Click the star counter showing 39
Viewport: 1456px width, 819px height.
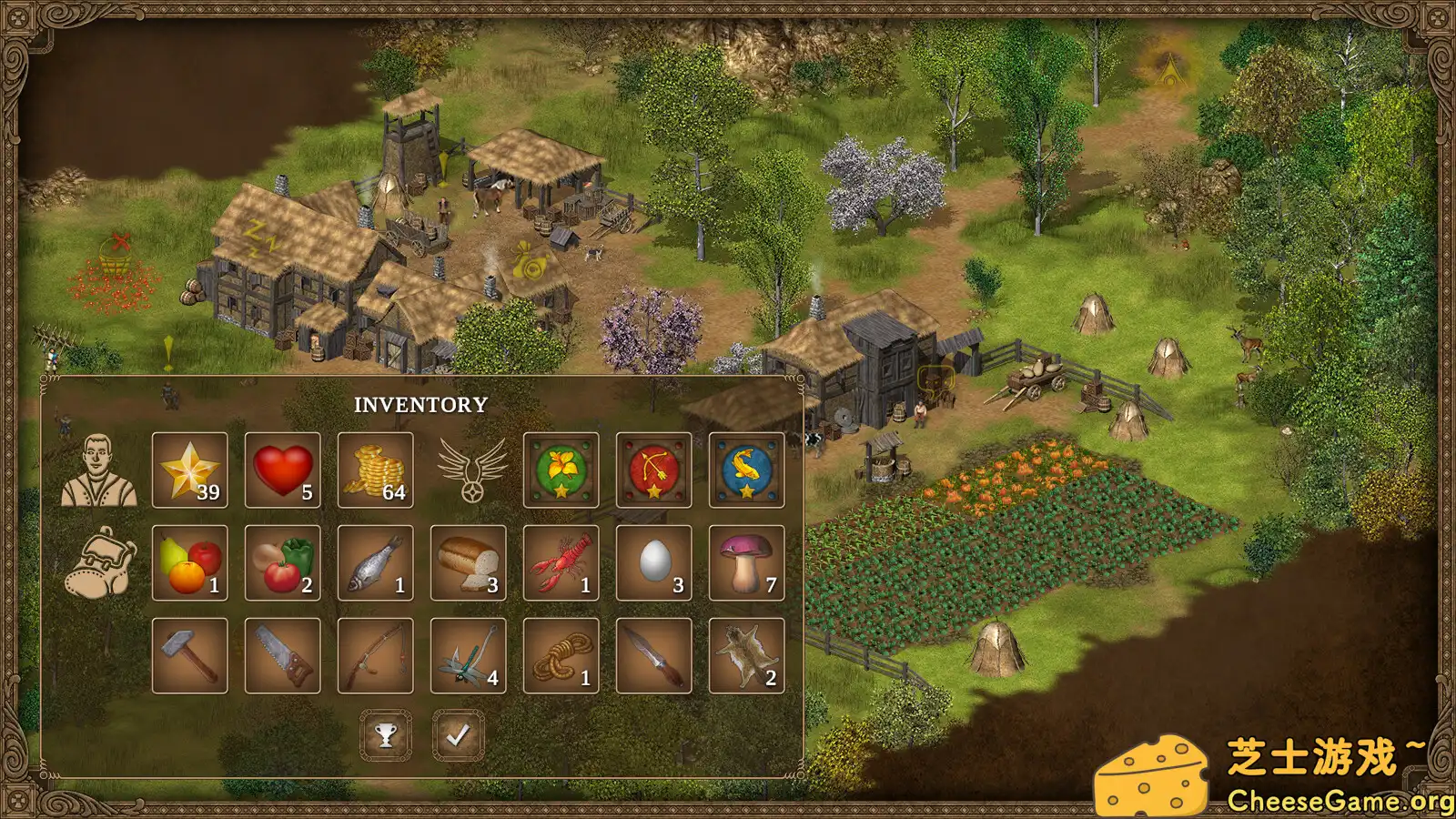[189, 470]
